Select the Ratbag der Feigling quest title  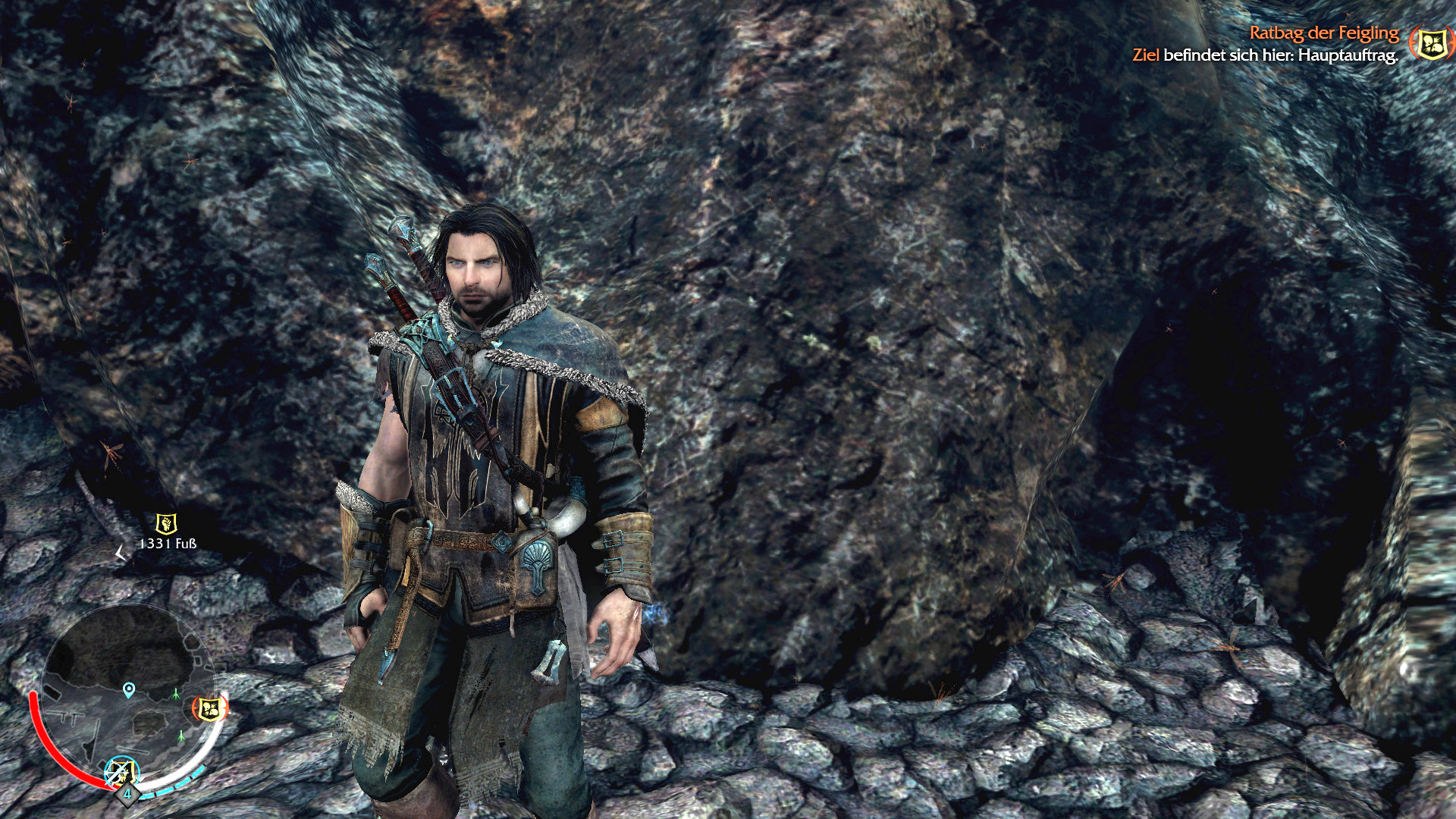click(x=1323, y=33)
